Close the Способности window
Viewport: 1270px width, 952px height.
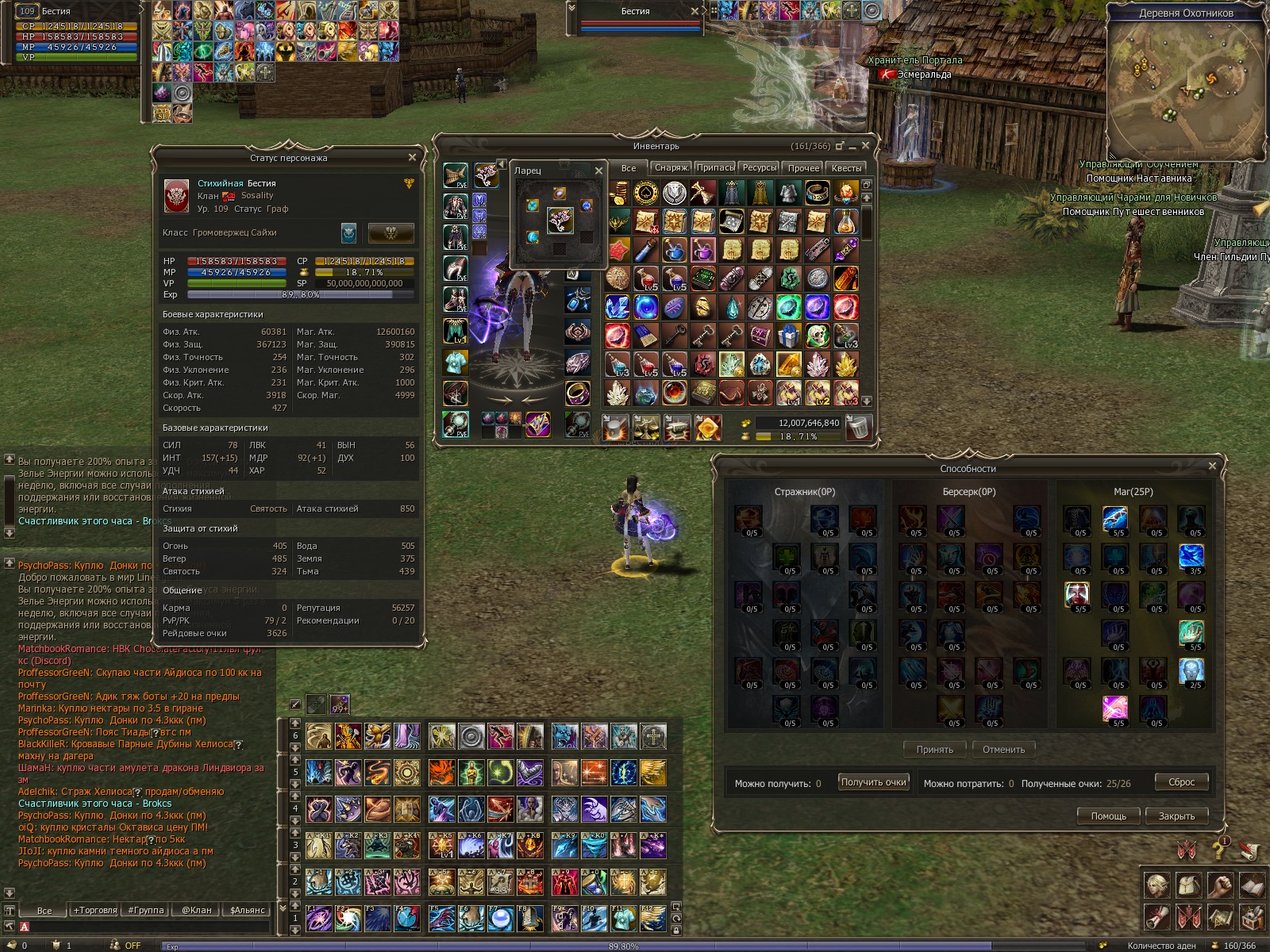pos(1212,466)
